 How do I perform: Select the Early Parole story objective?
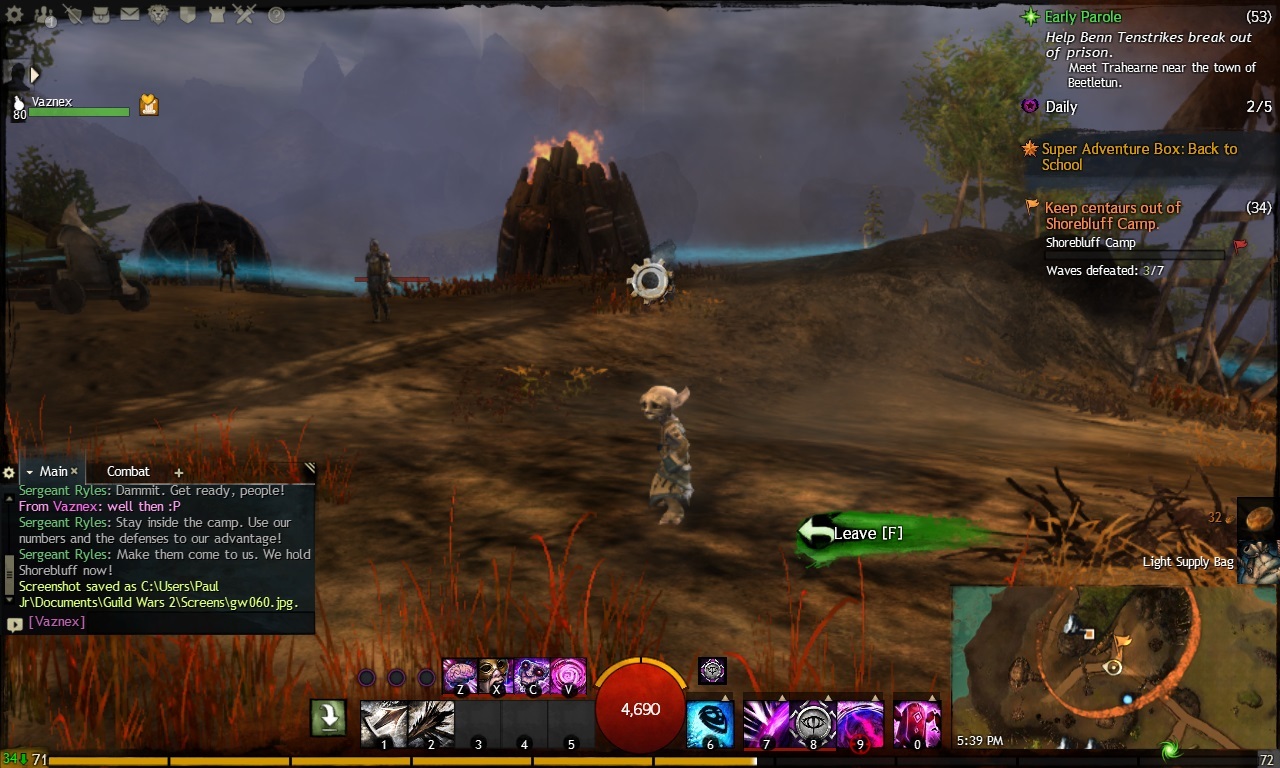(1083, 17)
